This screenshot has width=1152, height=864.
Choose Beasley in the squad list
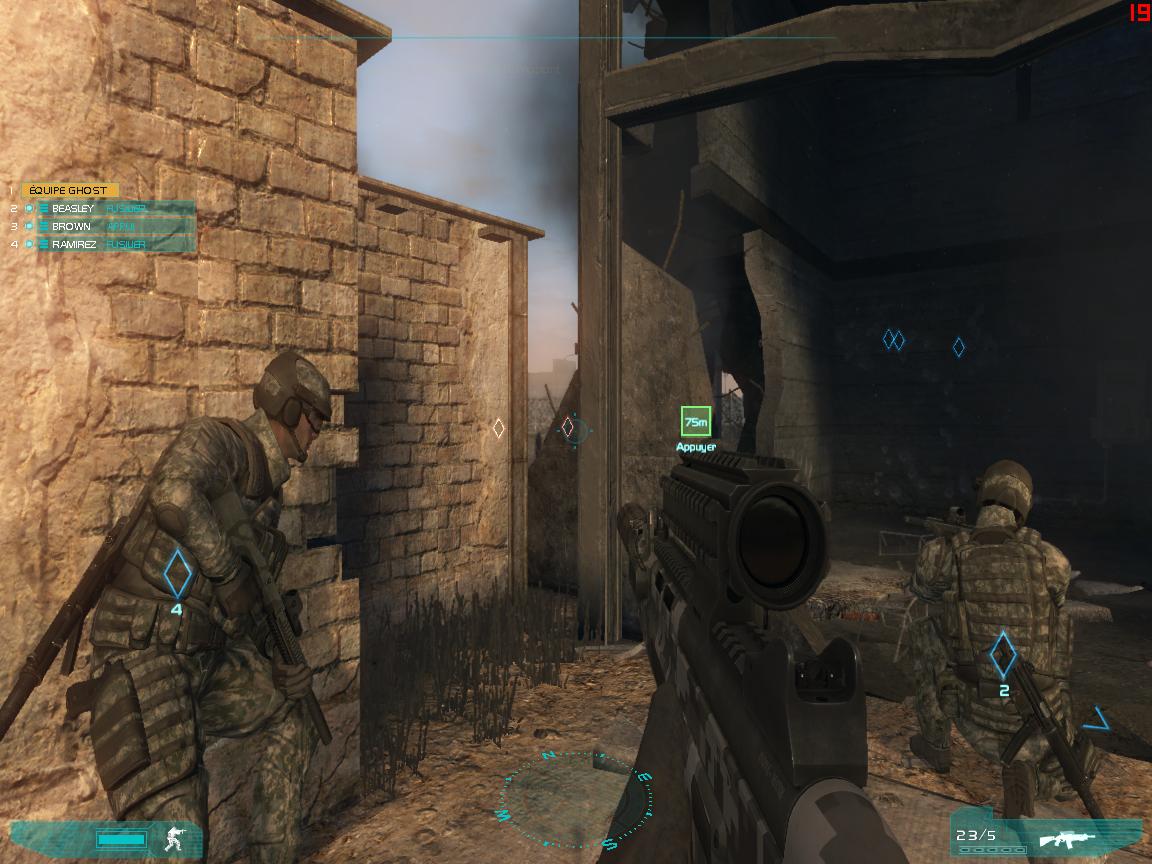[110, 208]
